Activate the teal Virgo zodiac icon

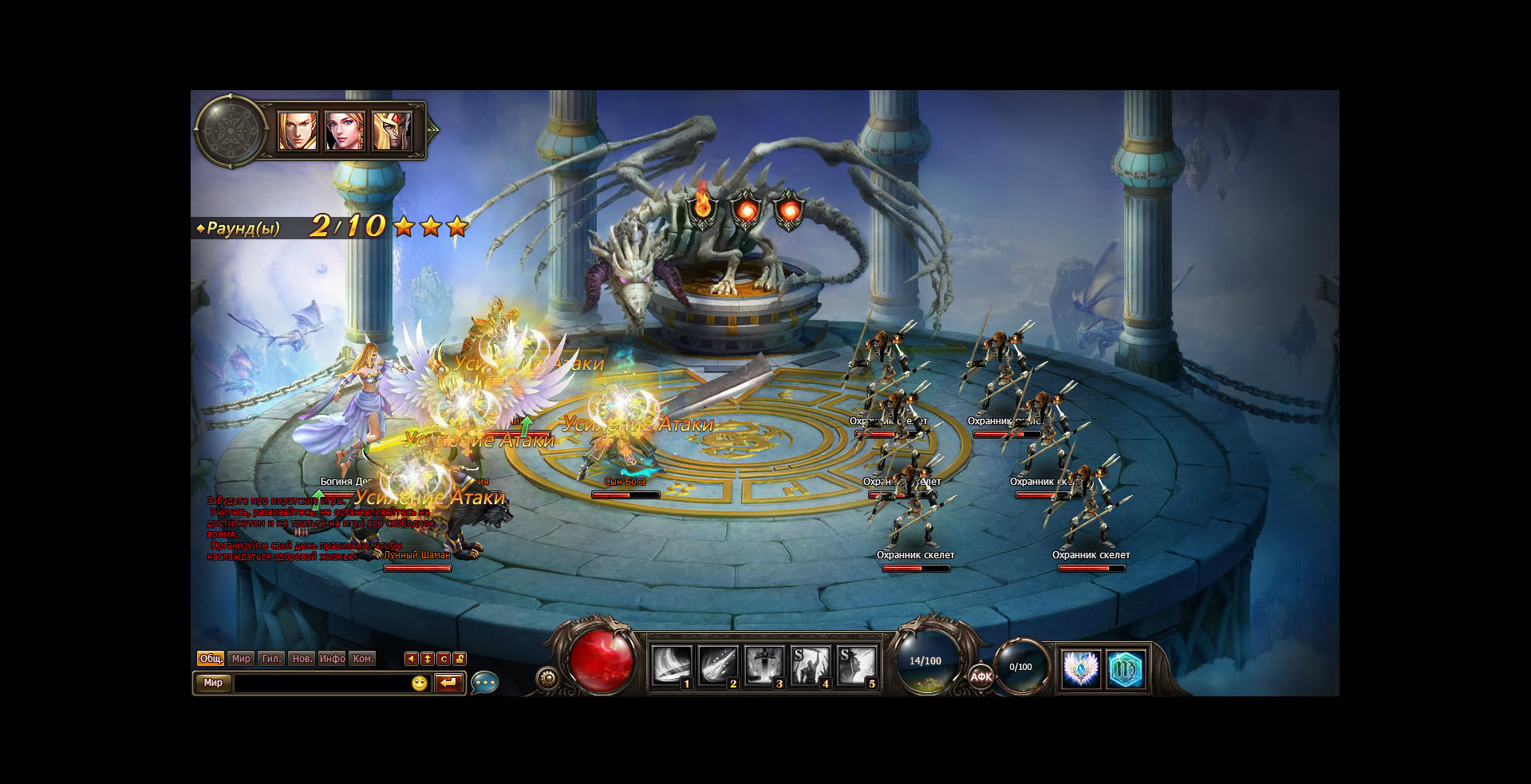(x=1125, y=668)
